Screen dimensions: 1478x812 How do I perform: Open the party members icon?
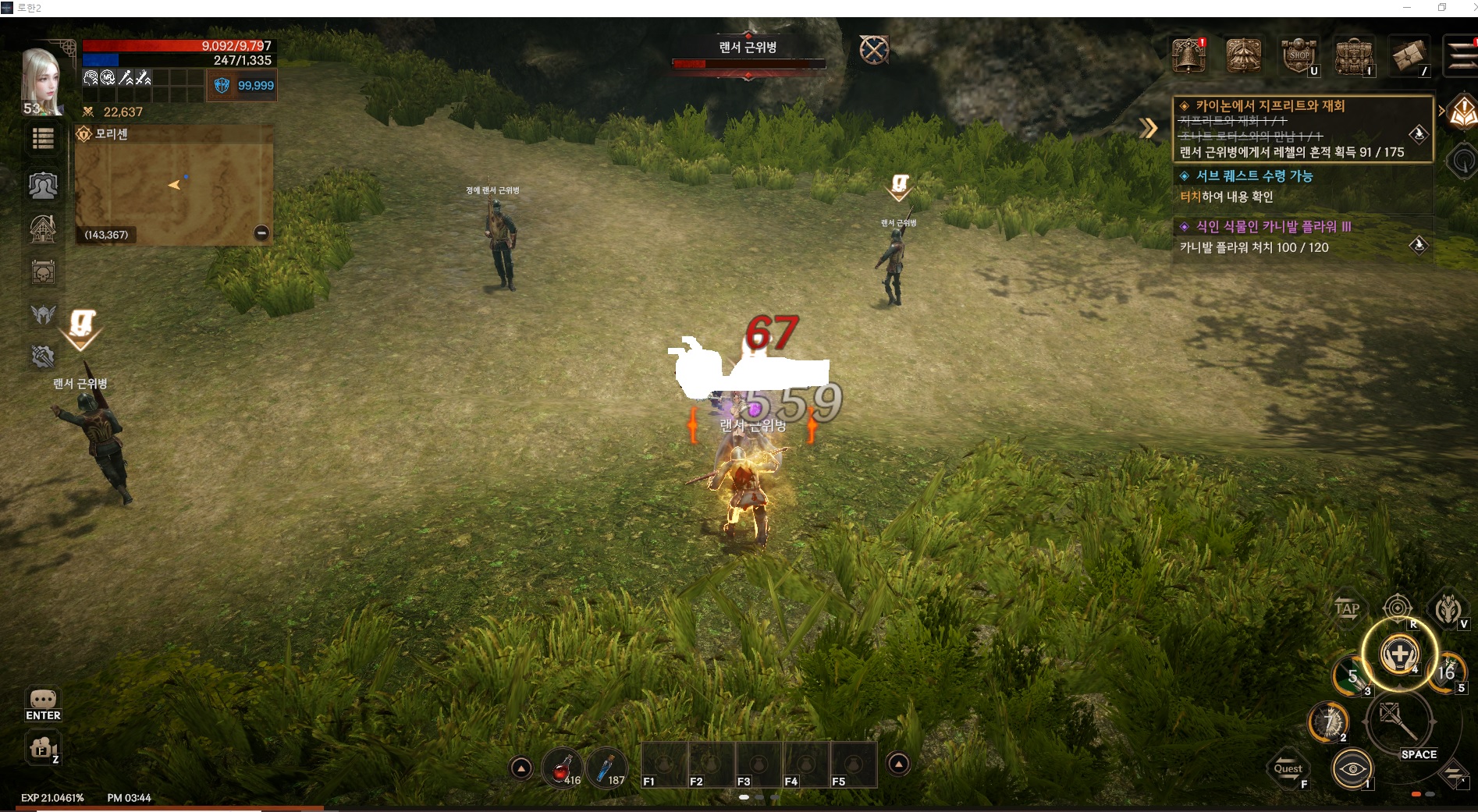click(43, 186)
